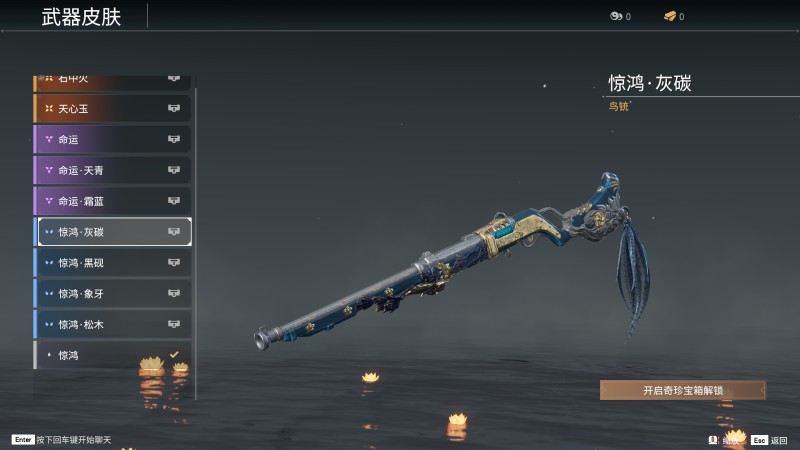This screenshot has height=450, width=800.
Task: Click 开启奇珍宝箱解锁 unlock button
Action: pyautogui.click(x=682, y=390)
